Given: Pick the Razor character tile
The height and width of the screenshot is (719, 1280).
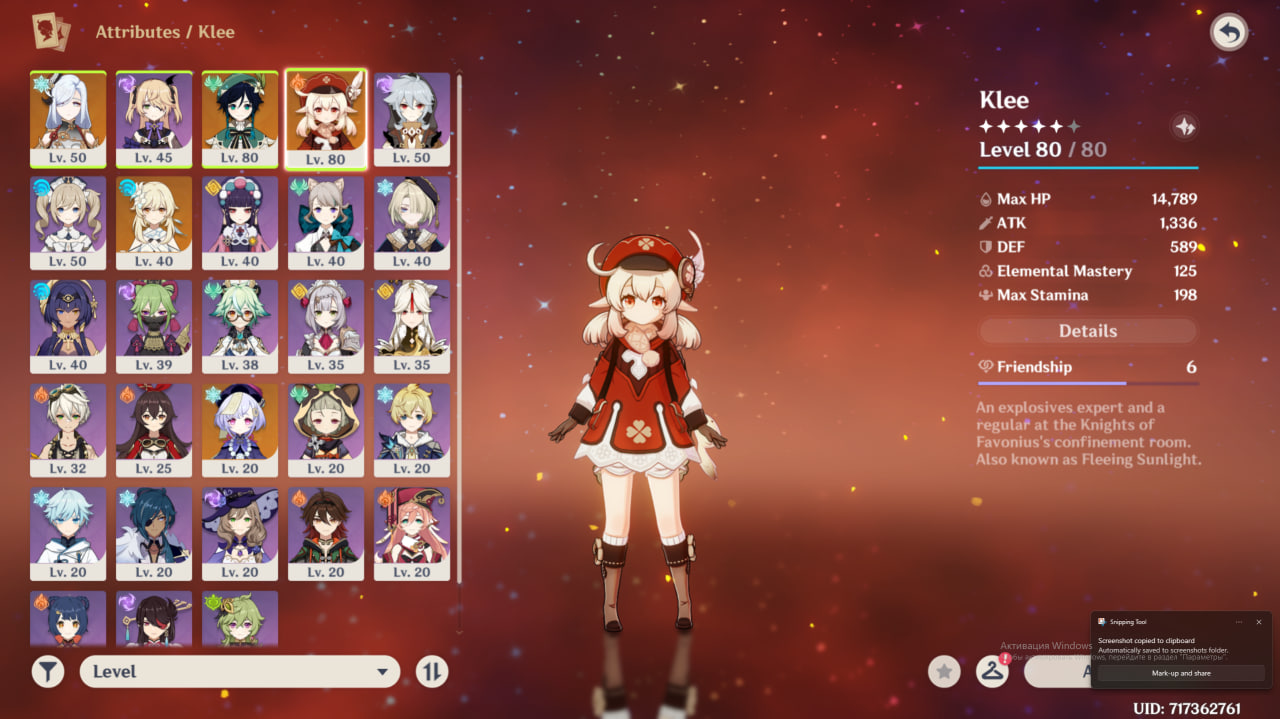Looking at the screenshot, I should click(x=412, y=118).
